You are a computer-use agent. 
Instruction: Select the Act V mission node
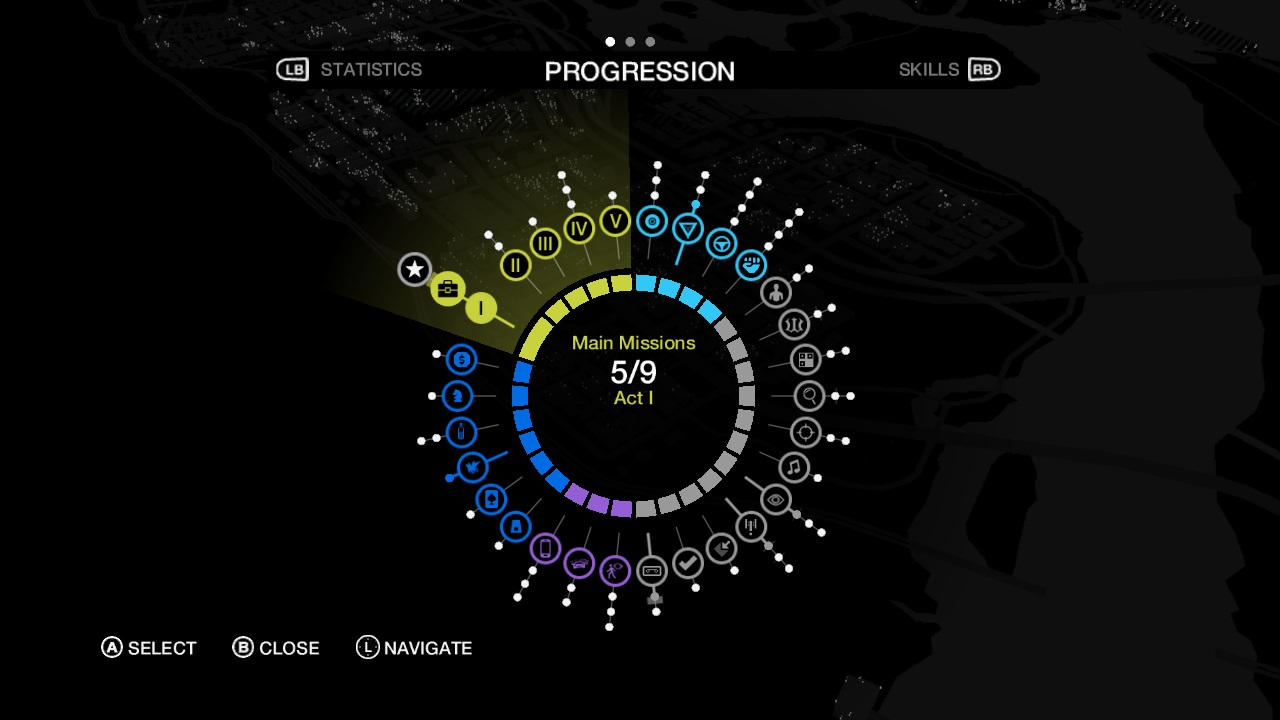[x=615, y=221]
